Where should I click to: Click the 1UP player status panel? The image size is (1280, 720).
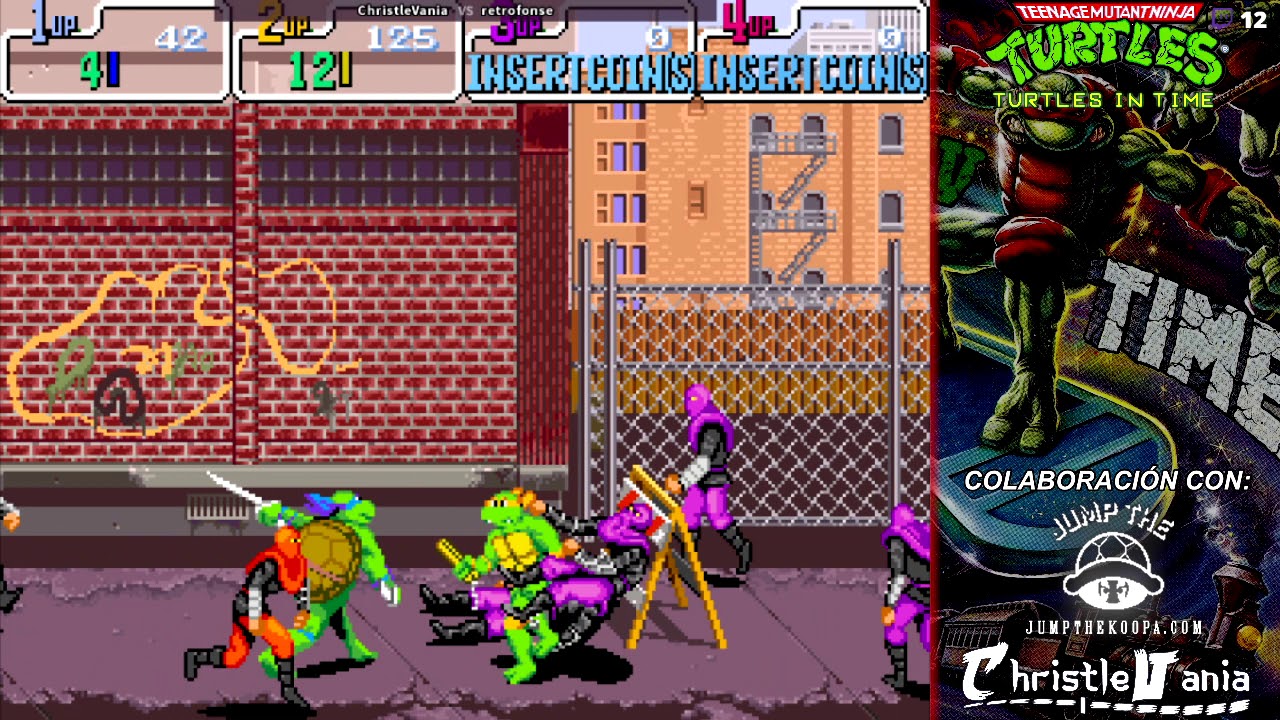[x=117, y=52]
